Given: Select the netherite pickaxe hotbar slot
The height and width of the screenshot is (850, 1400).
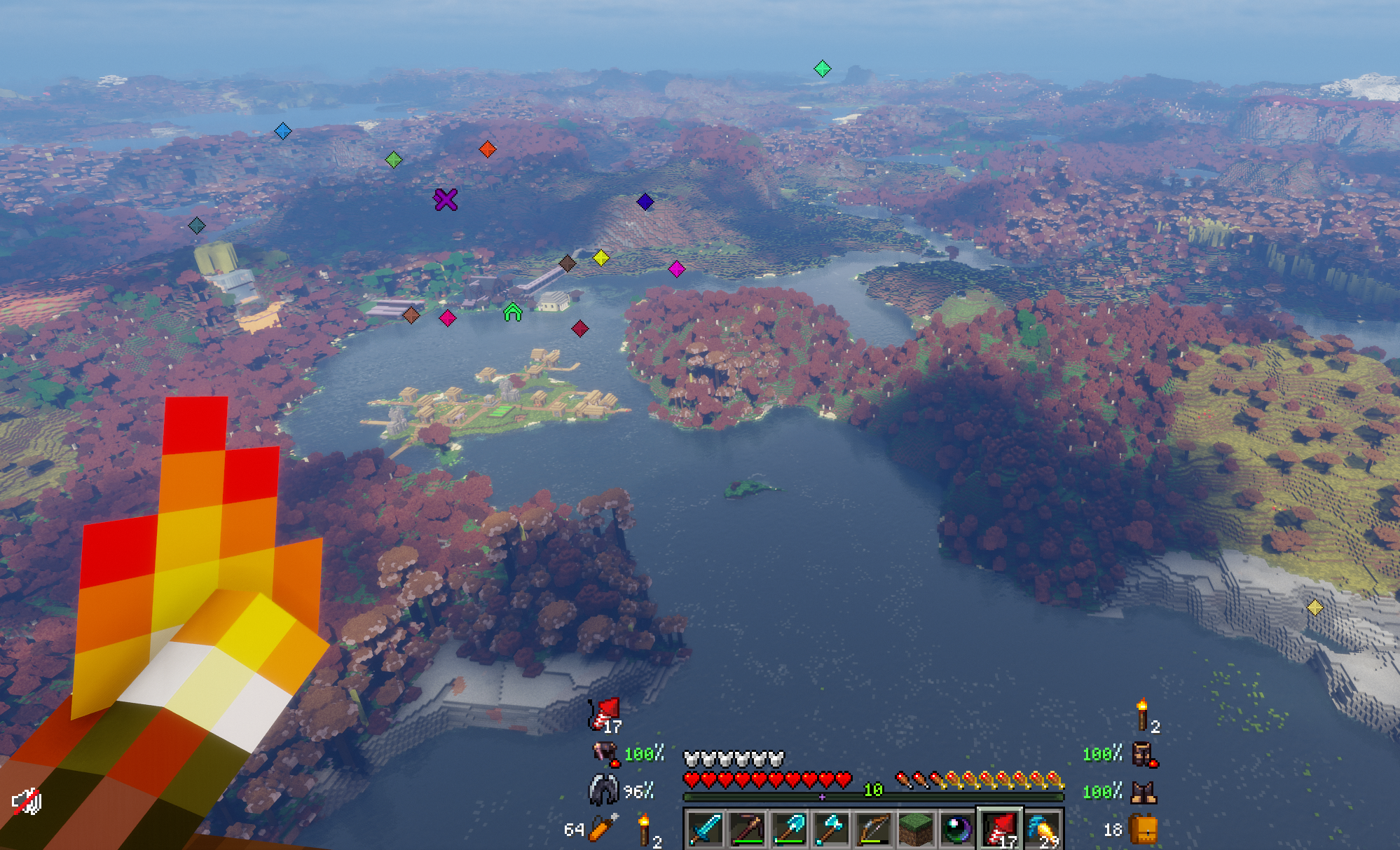Looking at the screenshot, I should coord(748,829).
